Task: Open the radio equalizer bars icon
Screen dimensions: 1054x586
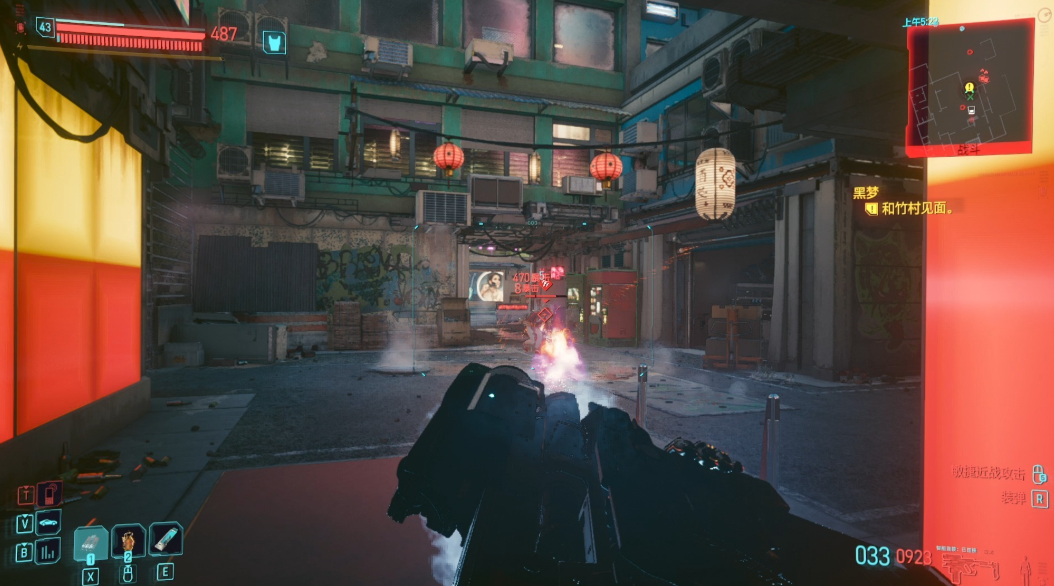Action: point(48,551)
